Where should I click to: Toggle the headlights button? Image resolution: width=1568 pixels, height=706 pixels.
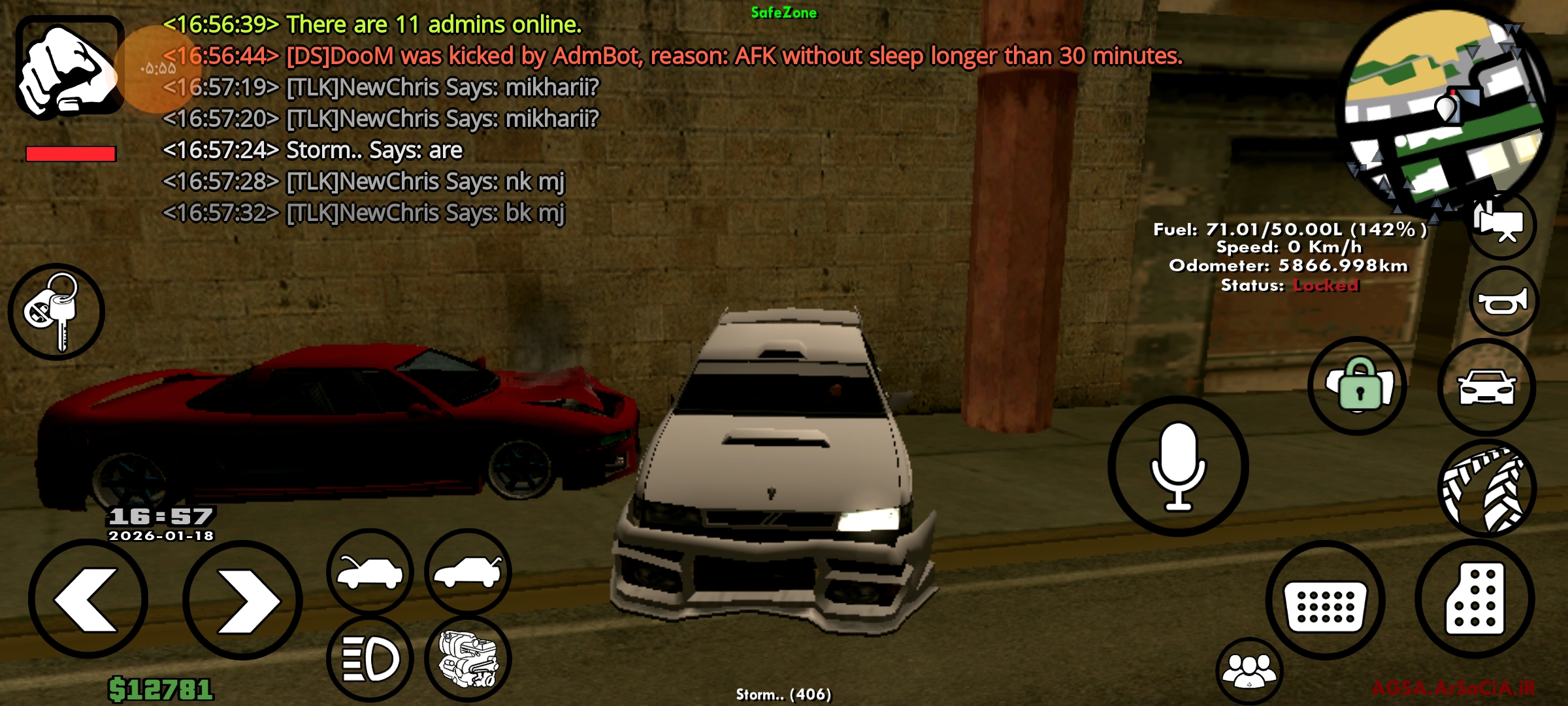[x=370, y=658]
